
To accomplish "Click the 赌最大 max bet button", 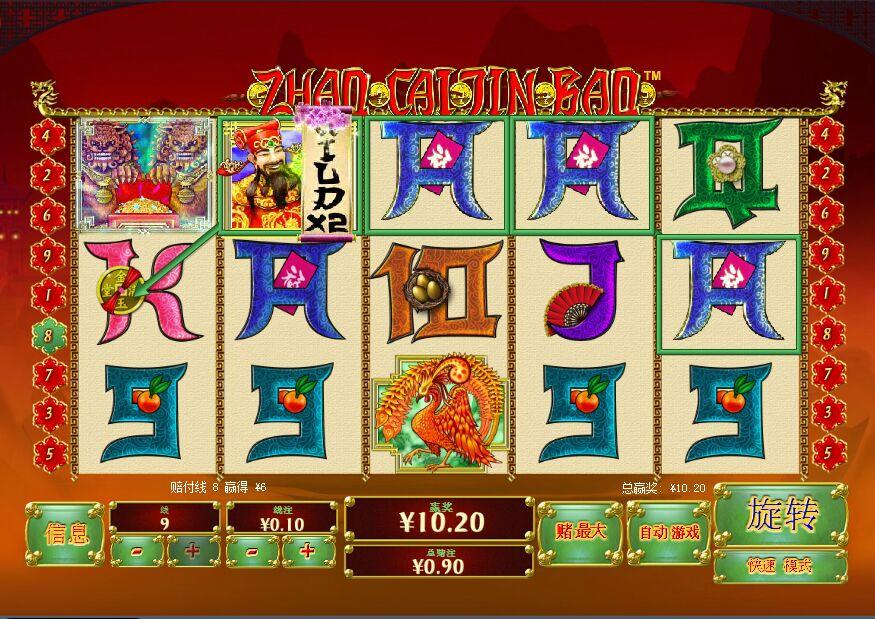I will [x=579, y=532].
